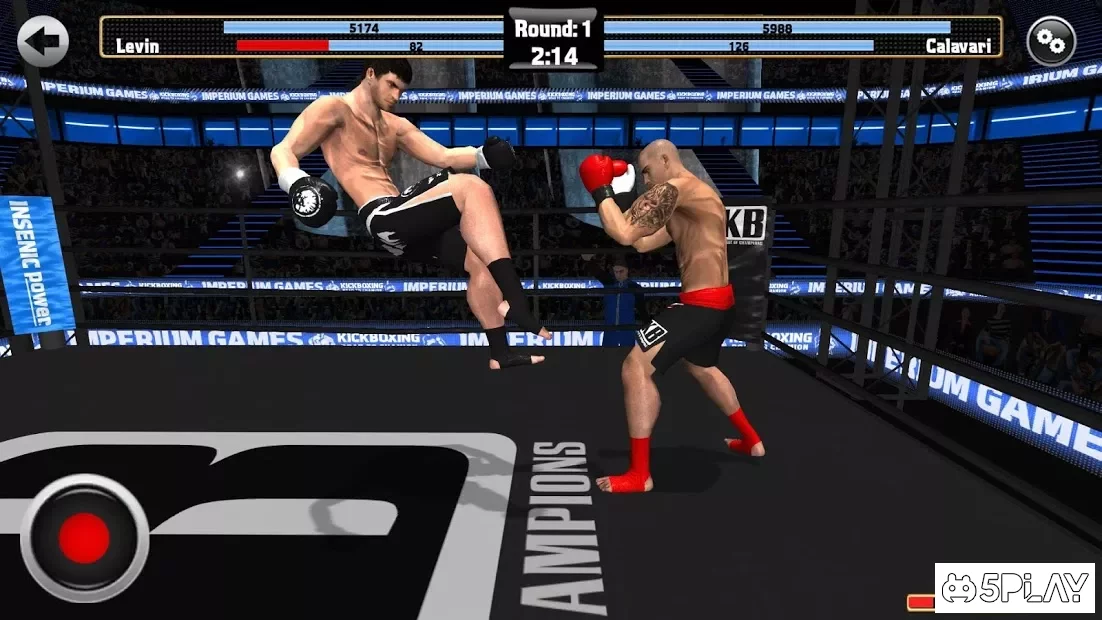Open the gear settings button
Viewport: 1102px width, 620px height.
coord(1051,41)
